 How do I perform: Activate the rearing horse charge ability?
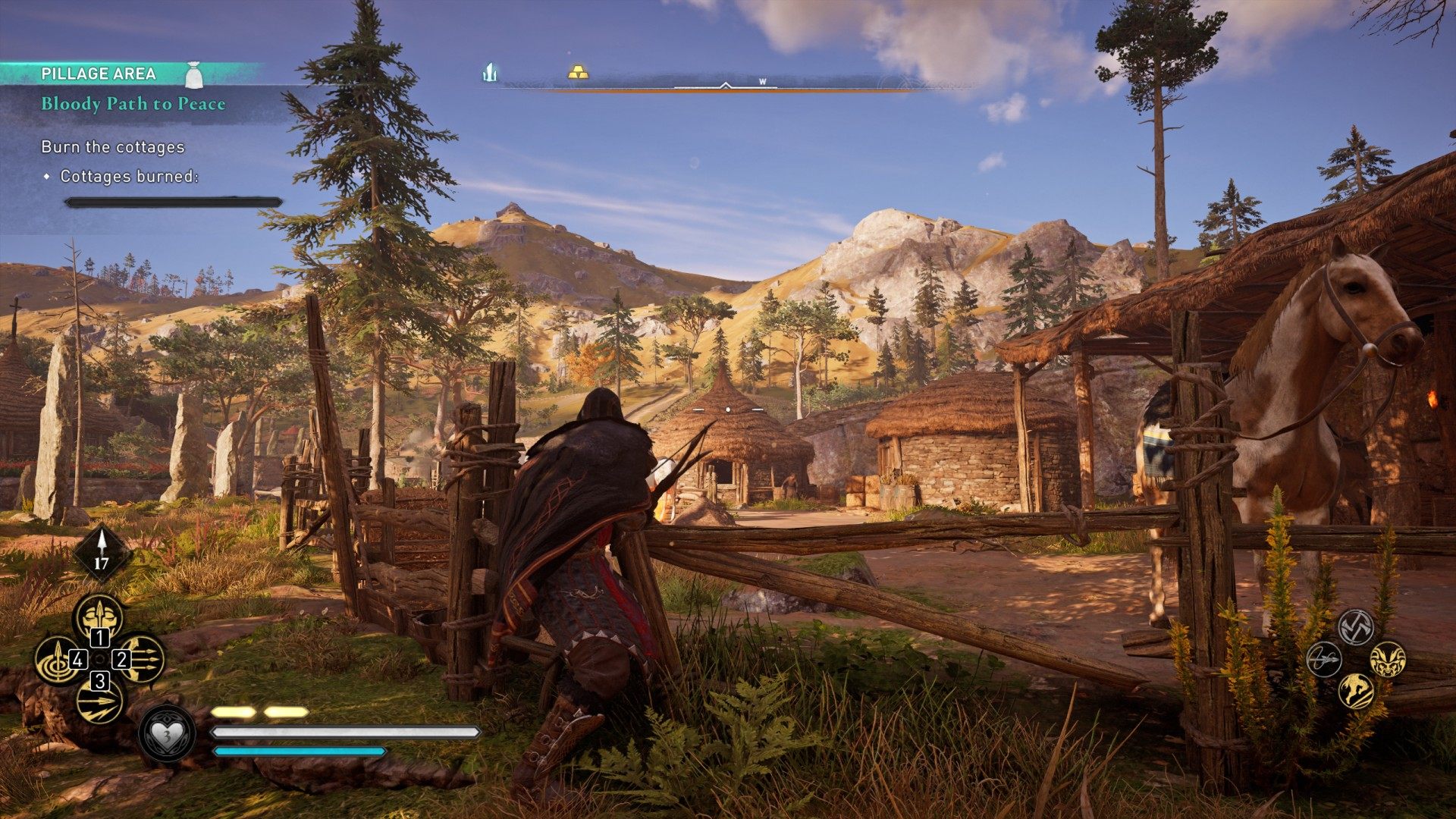pos(1356,691)
